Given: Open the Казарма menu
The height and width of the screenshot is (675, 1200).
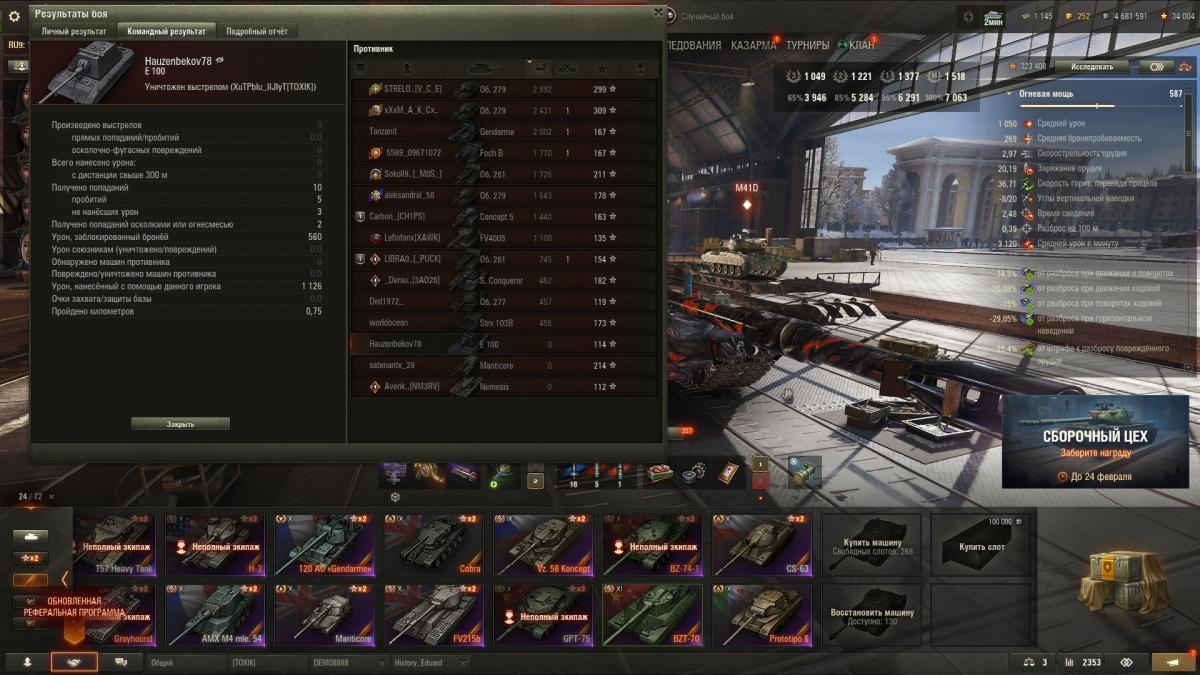Looking at the screenshot, I should [x=753, y=45].
